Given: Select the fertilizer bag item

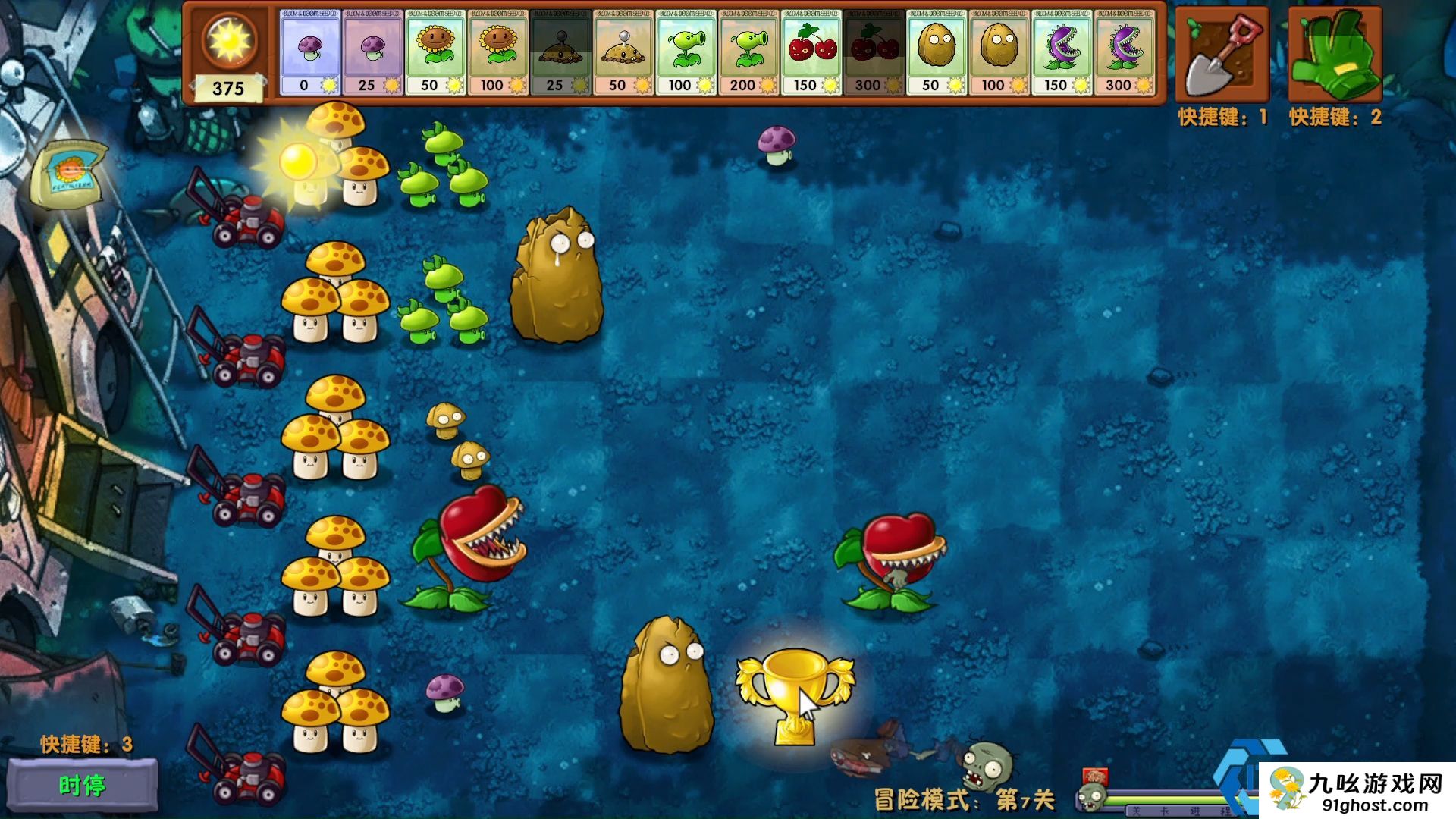Looking at the screenshot, I should (x=70, y=174).
